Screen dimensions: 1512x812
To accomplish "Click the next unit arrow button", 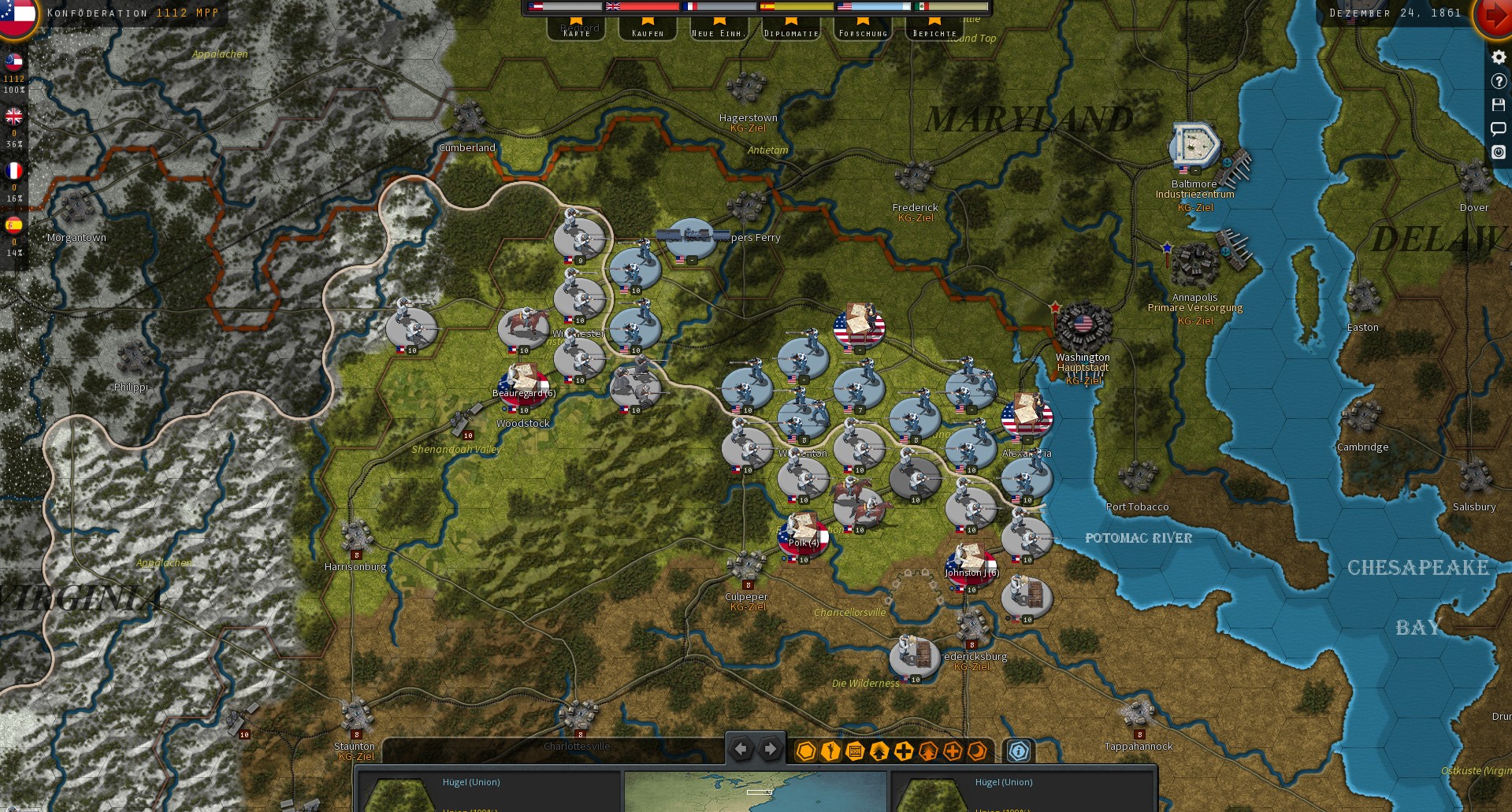I will pyautogui.click(x=770, y=750).
